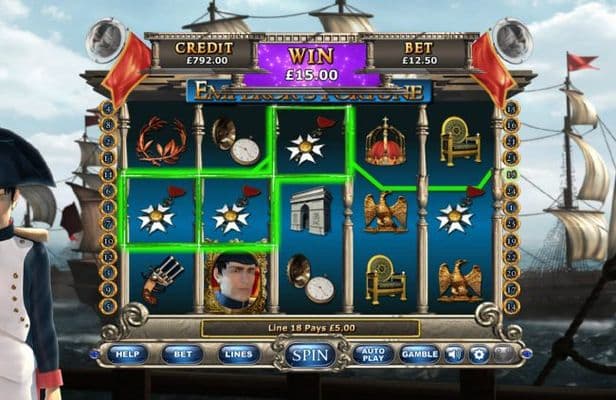Activate Auto Play
The height and width of the screenshot is (400, 616).
click(x=372, y=354)
